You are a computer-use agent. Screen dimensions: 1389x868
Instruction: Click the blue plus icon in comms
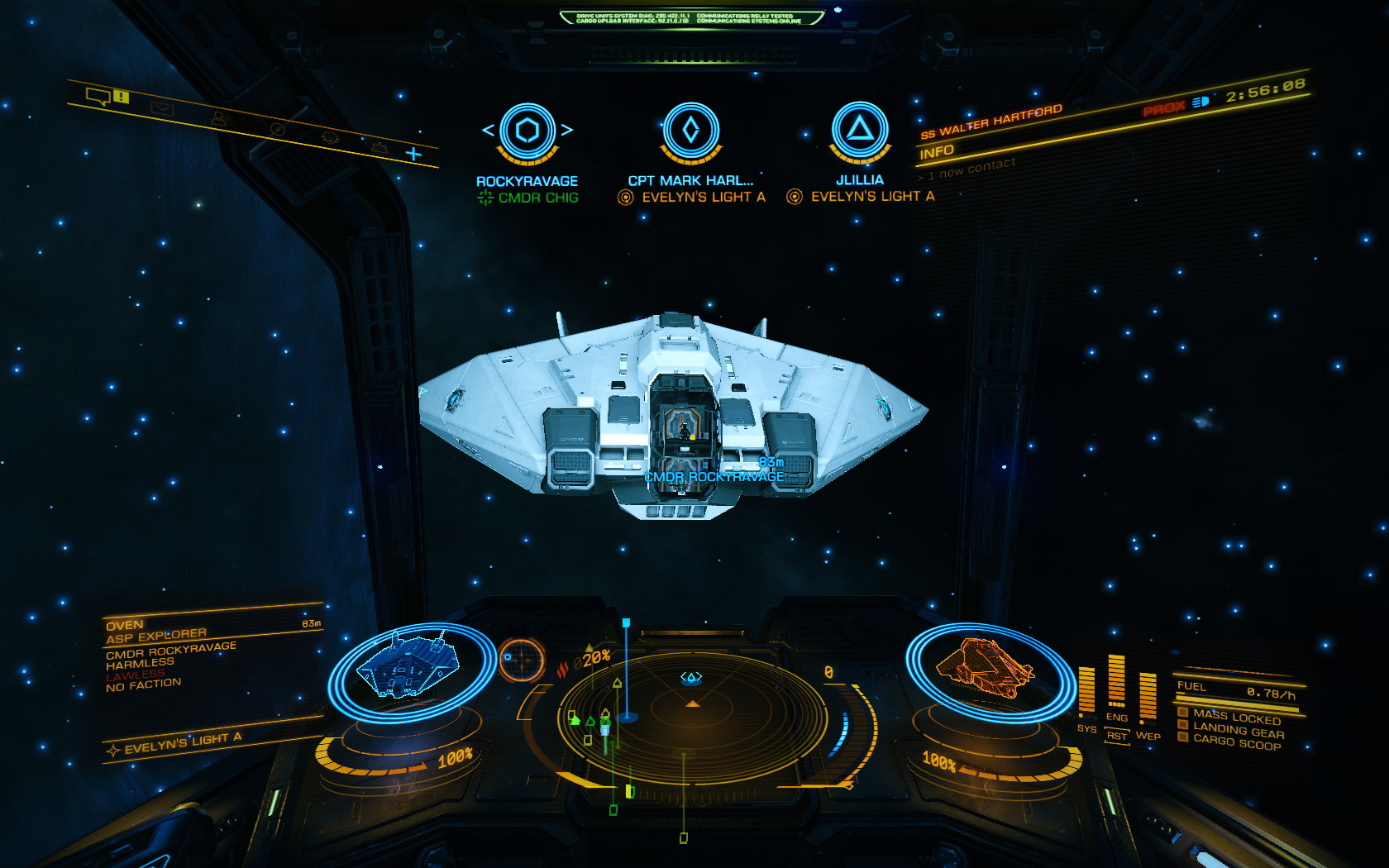click(x=413, y=153)
